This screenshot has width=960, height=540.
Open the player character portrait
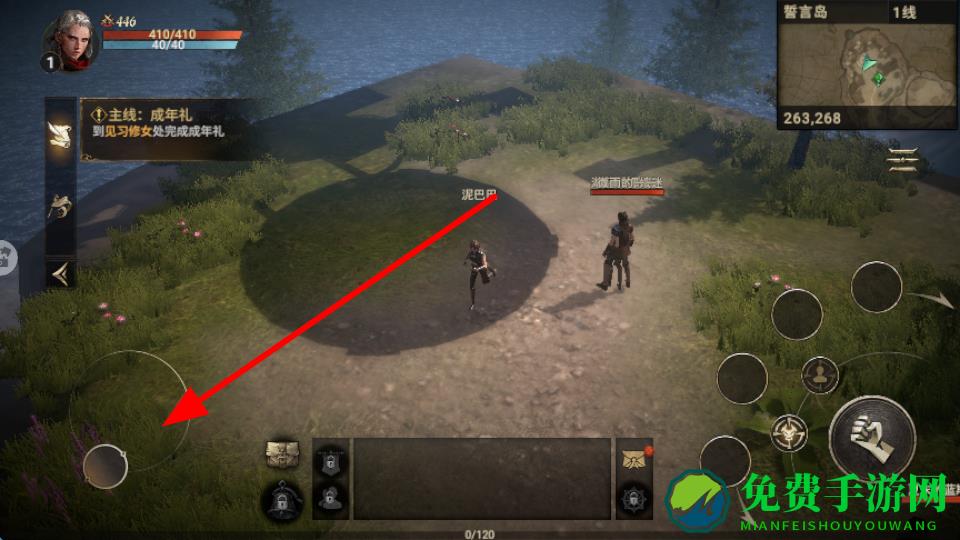point(70,41)
